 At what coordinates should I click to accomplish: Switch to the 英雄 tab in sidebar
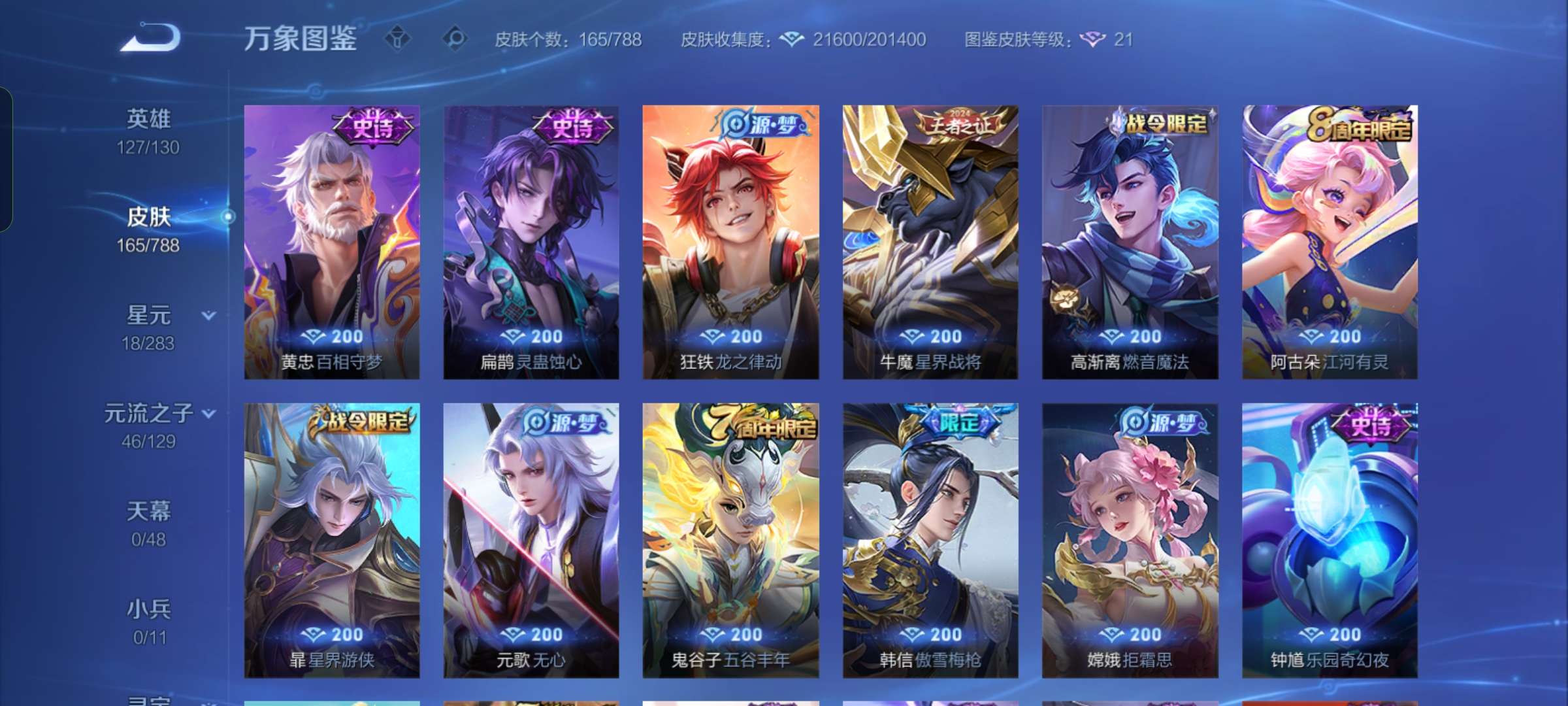point(149,118)
